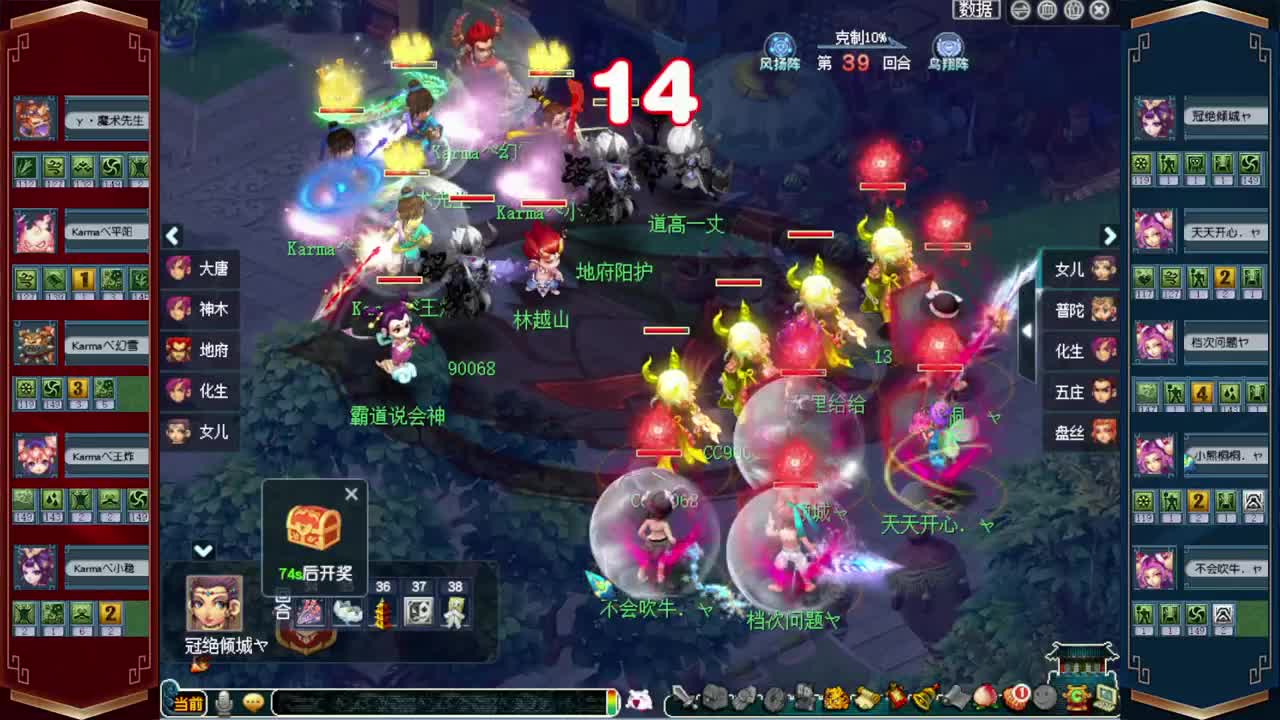This screenshot has width=1280, height=720.
Task: Toggle the microphone icon in the chat bar
Action: coord(223,702)
